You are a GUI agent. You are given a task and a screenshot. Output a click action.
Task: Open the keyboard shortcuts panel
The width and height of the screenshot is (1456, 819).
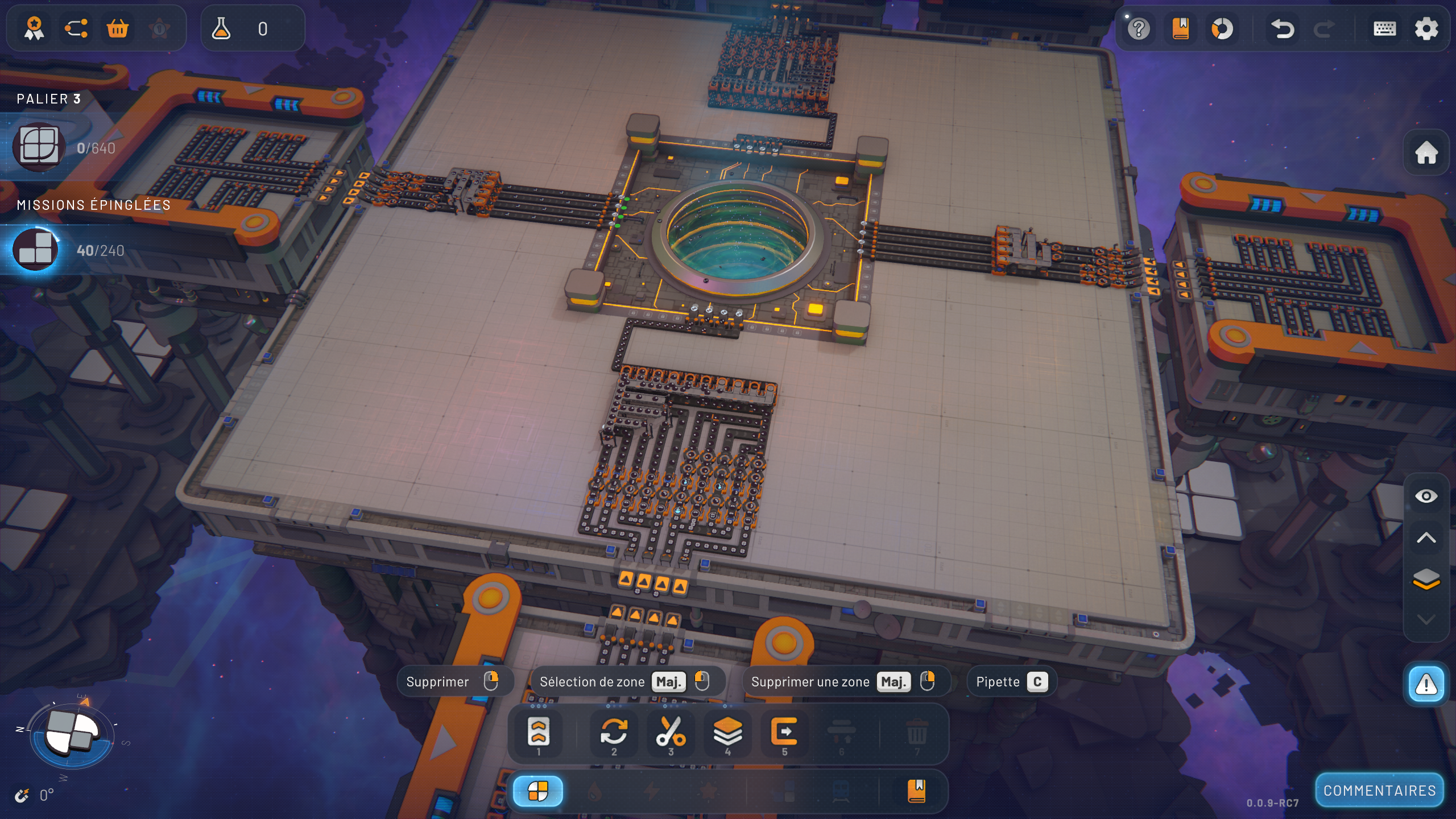1384,28
